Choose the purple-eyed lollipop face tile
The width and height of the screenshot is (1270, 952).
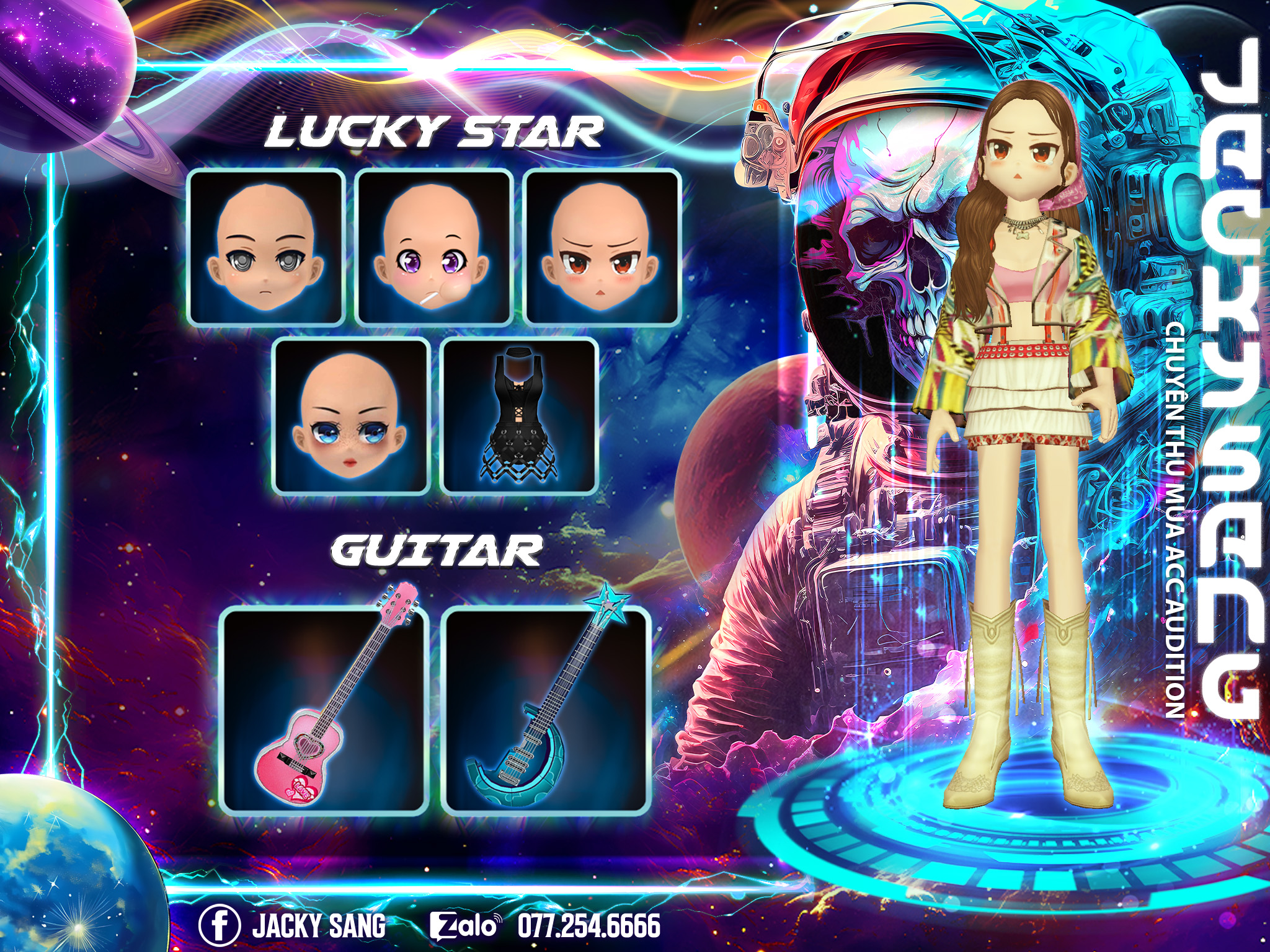(x=435, y=247)
